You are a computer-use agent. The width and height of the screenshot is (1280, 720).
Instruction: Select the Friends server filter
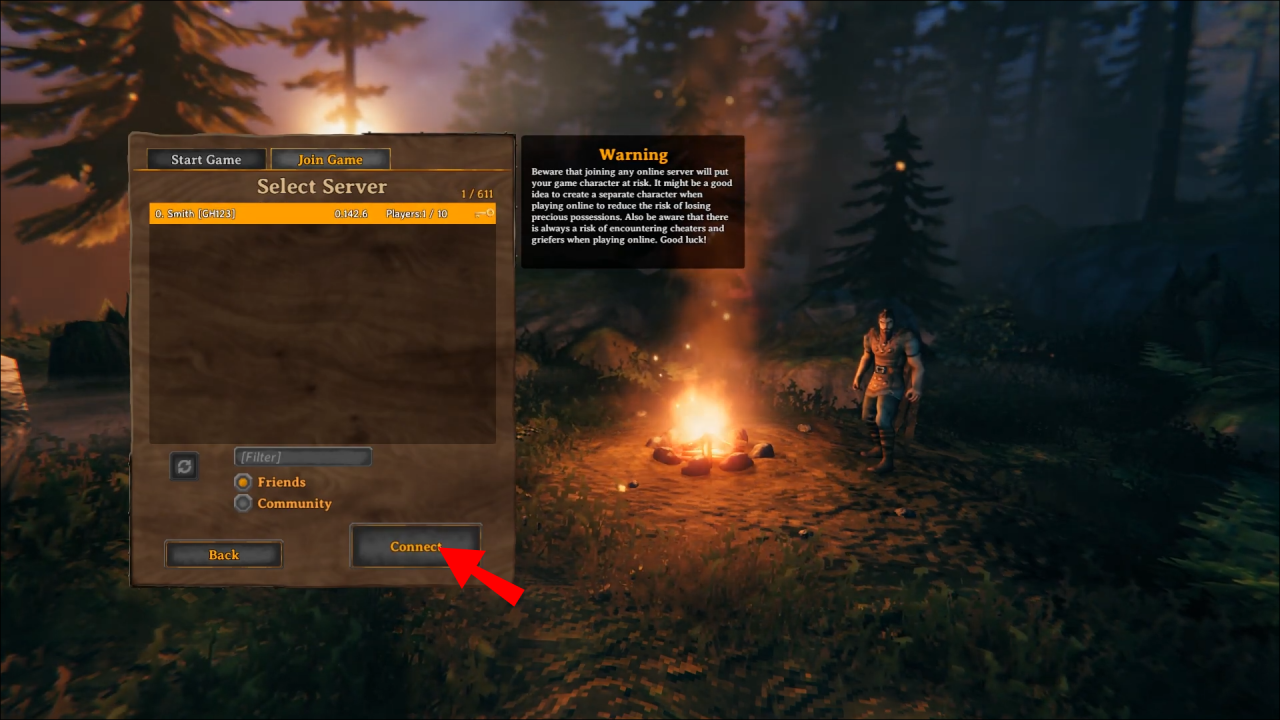point(243,481)
